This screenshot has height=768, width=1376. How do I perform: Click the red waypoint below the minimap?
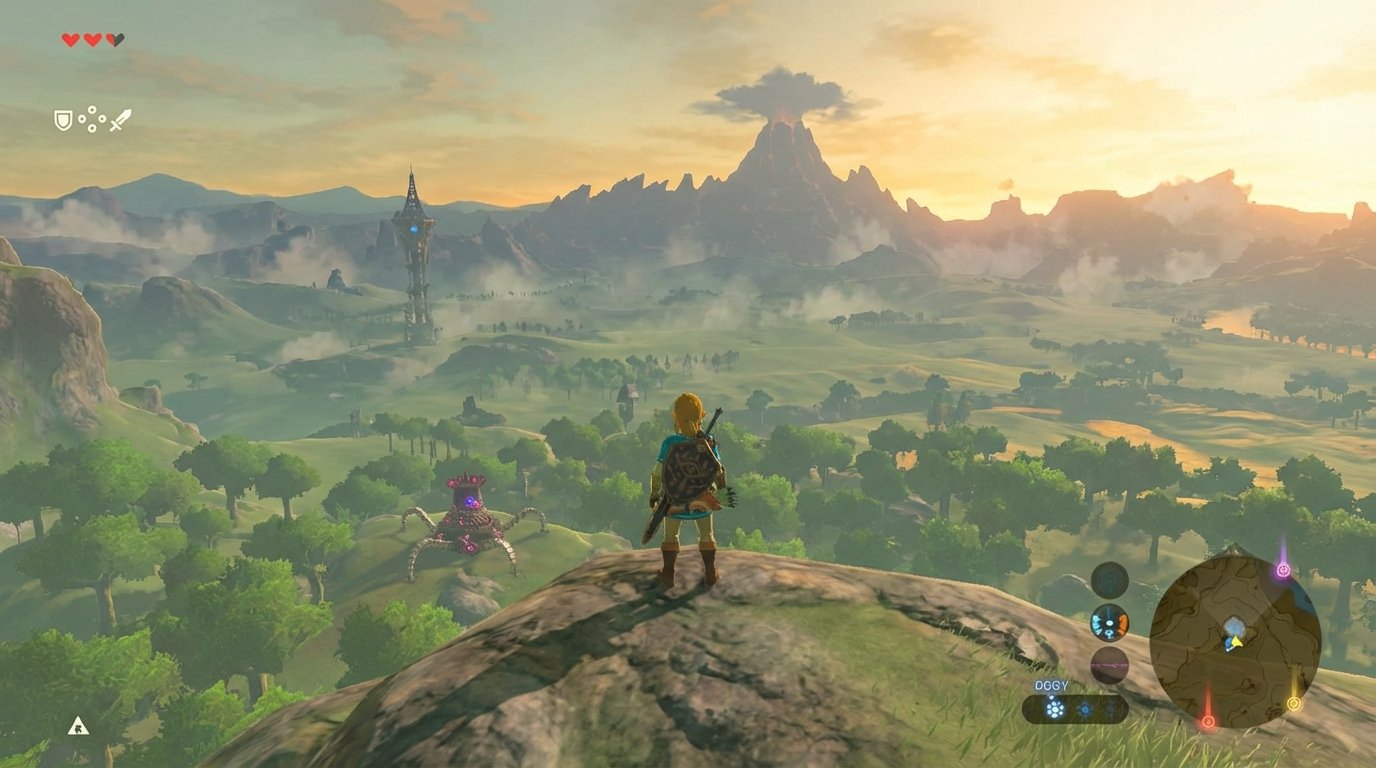1208,721
